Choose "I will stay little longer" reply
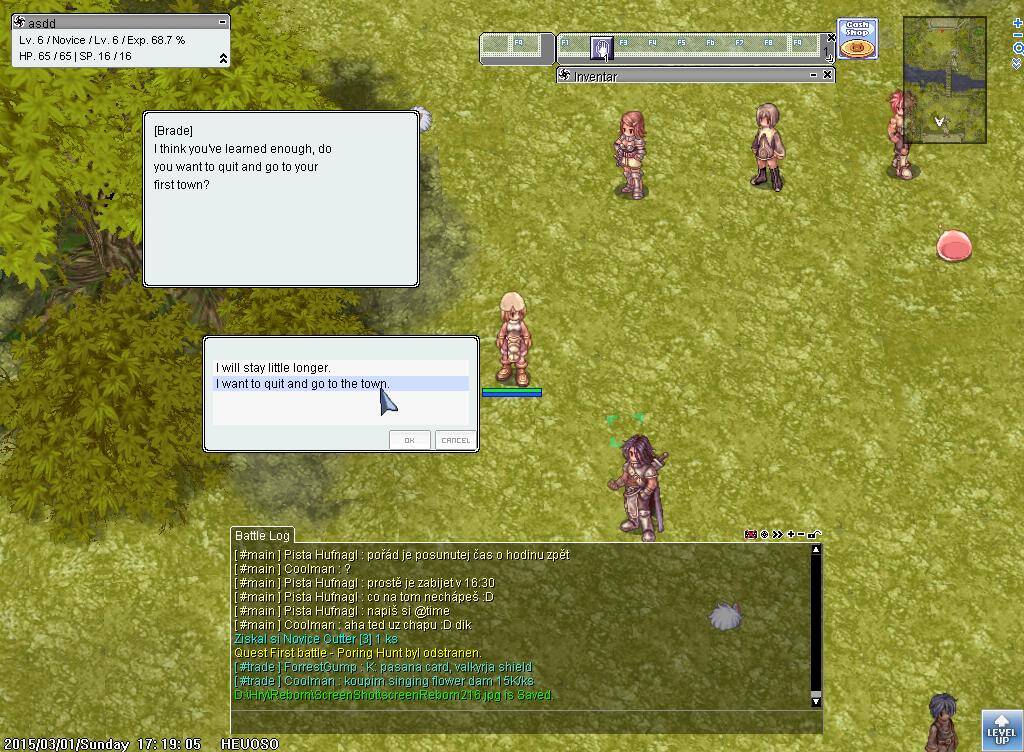The width and height of the screenshot is (1024, 752). click(x=273, y=368)
